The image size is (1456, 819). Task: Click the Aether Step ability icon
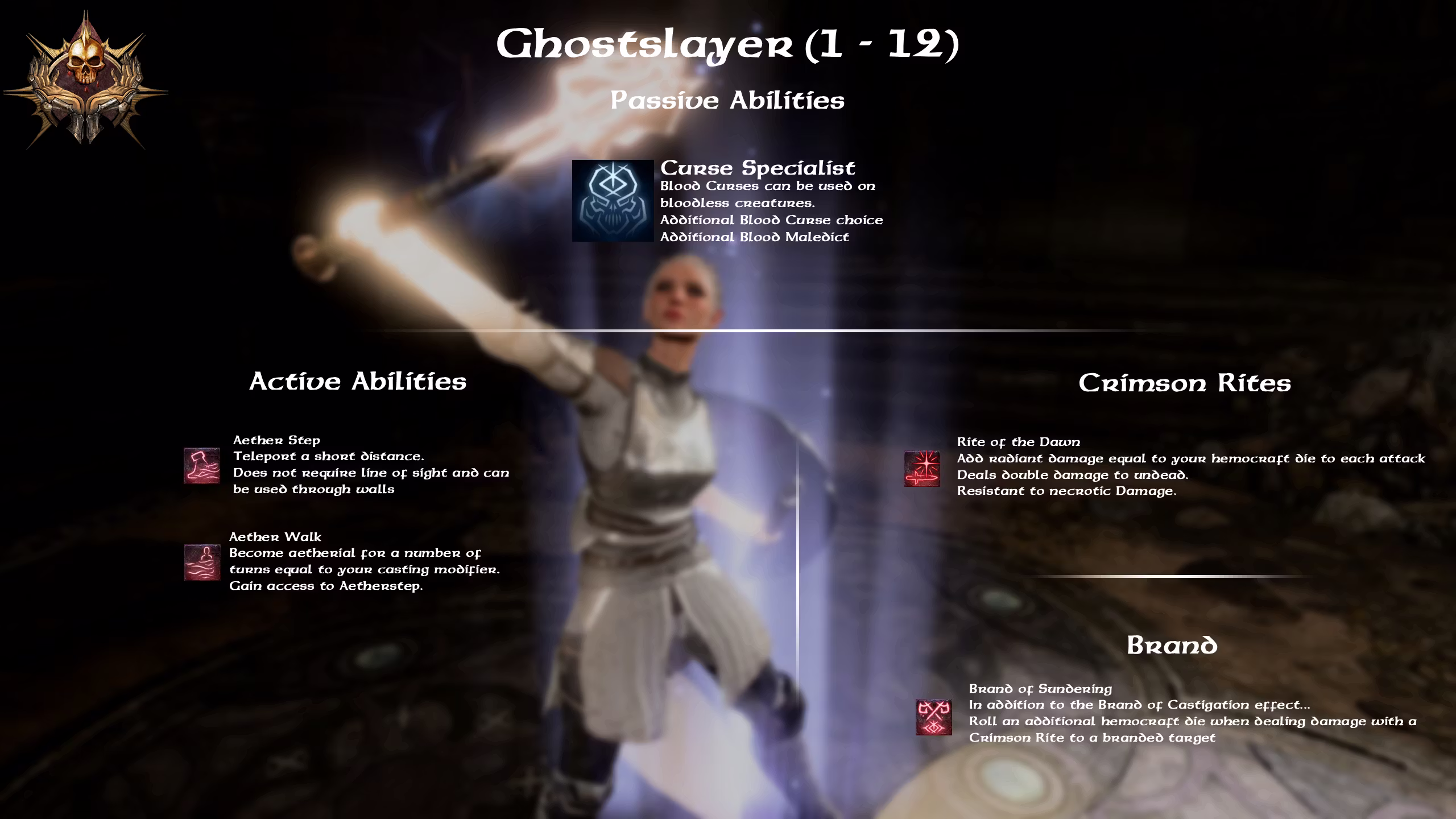point(202,466)
